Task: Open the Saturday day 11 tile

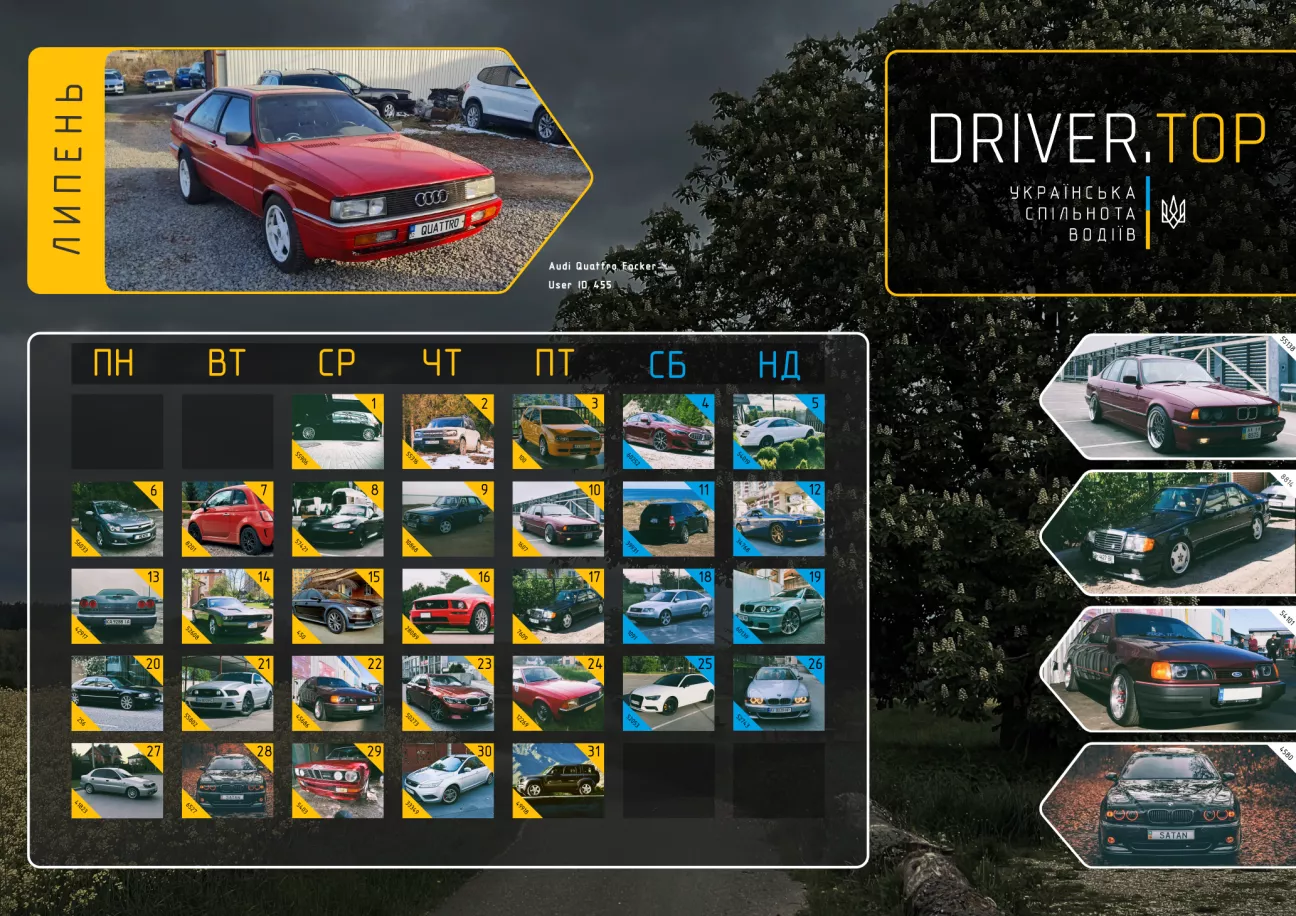Action: [x=668, y=519]
